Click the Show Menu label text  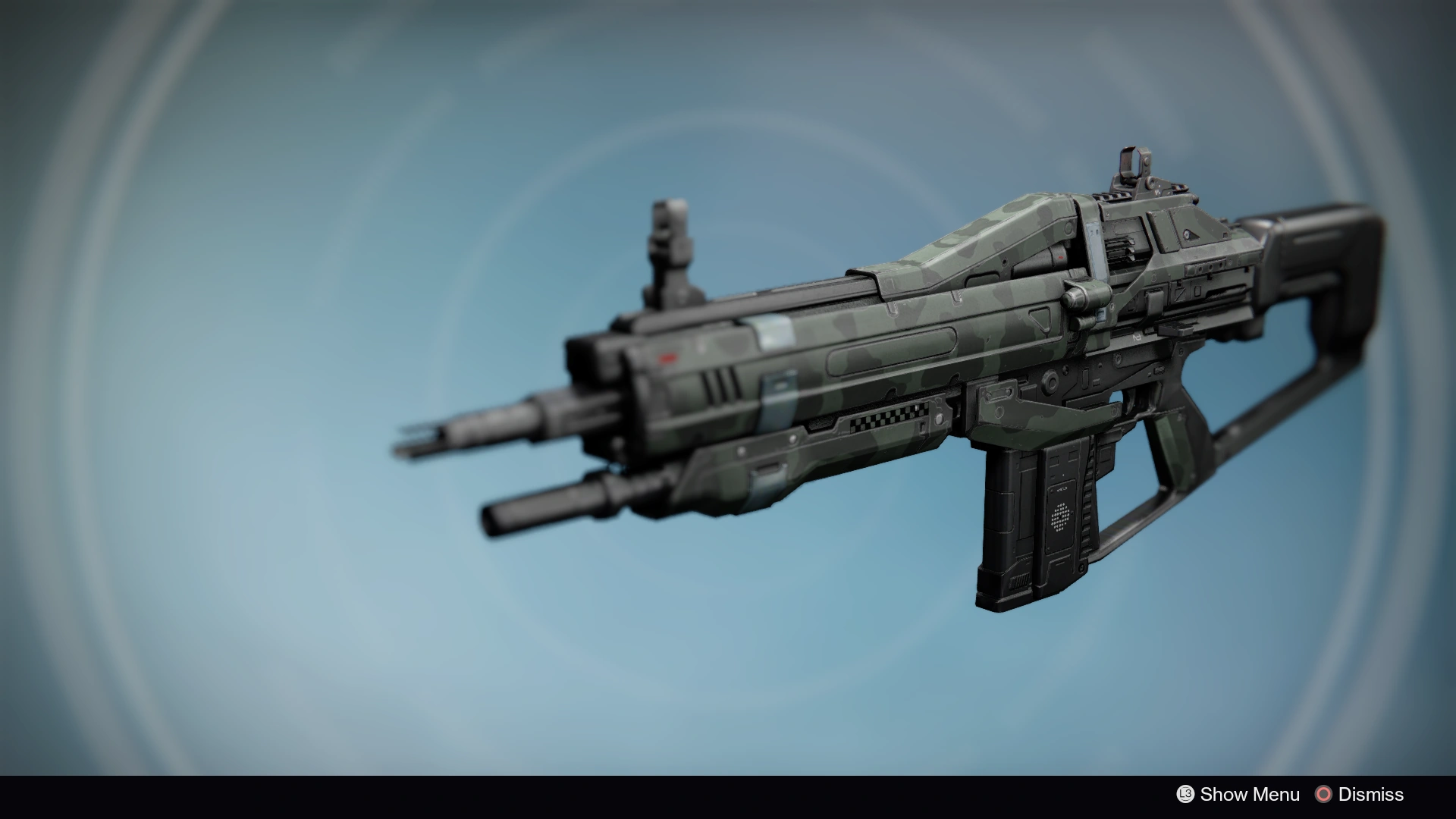(1251, 794)
